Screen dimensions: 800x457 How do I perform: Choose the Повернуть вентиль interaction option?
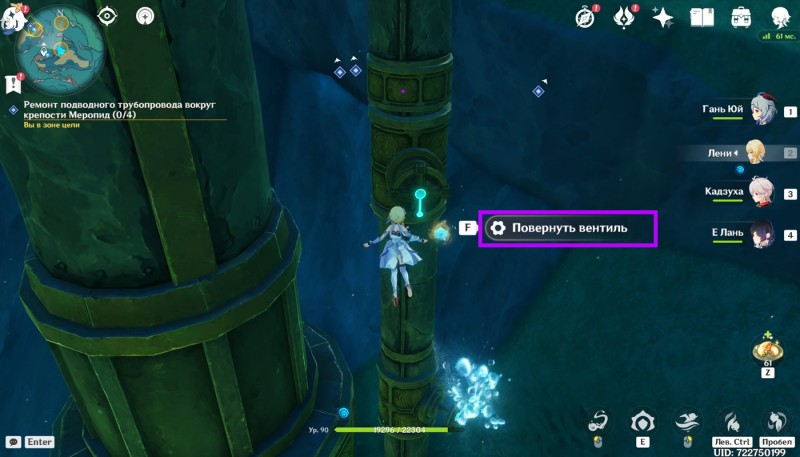tap(568, 228)
